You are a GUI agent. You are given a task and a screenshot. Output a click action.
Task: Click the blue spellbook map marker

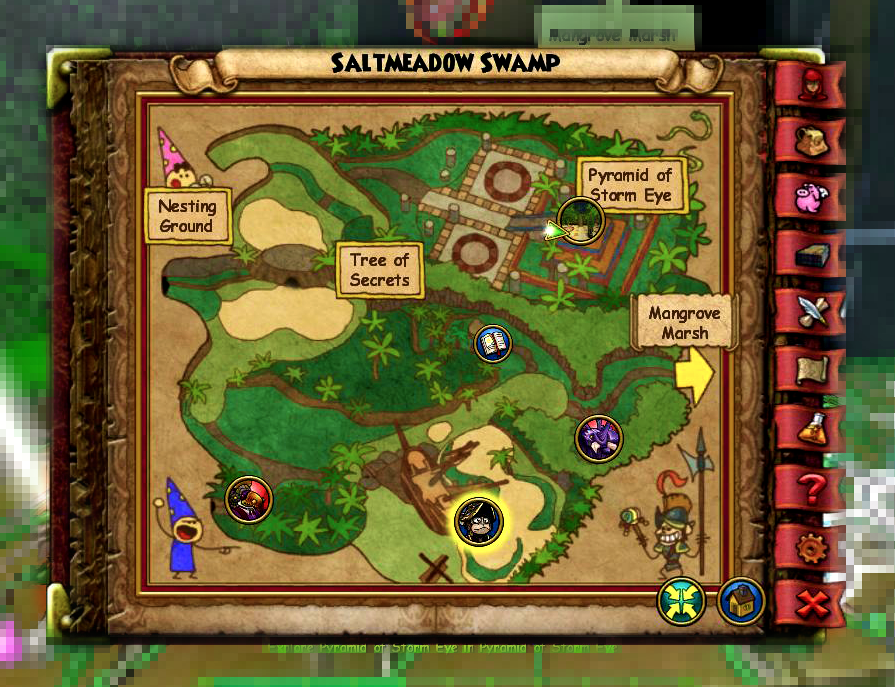point(493,344)
